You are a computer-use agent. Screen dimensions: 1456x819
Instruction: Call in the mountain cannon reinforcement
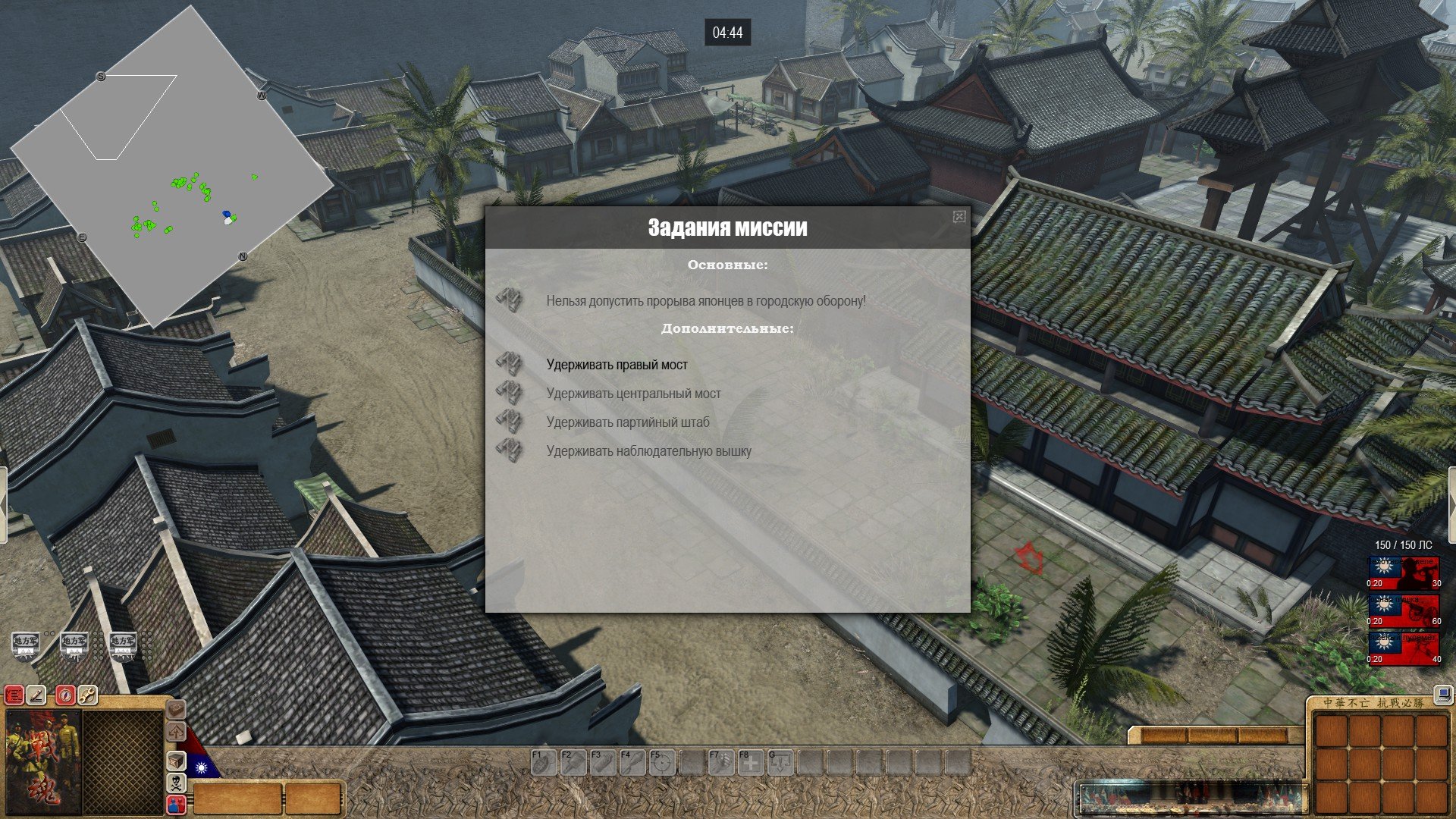[1404, 611]
